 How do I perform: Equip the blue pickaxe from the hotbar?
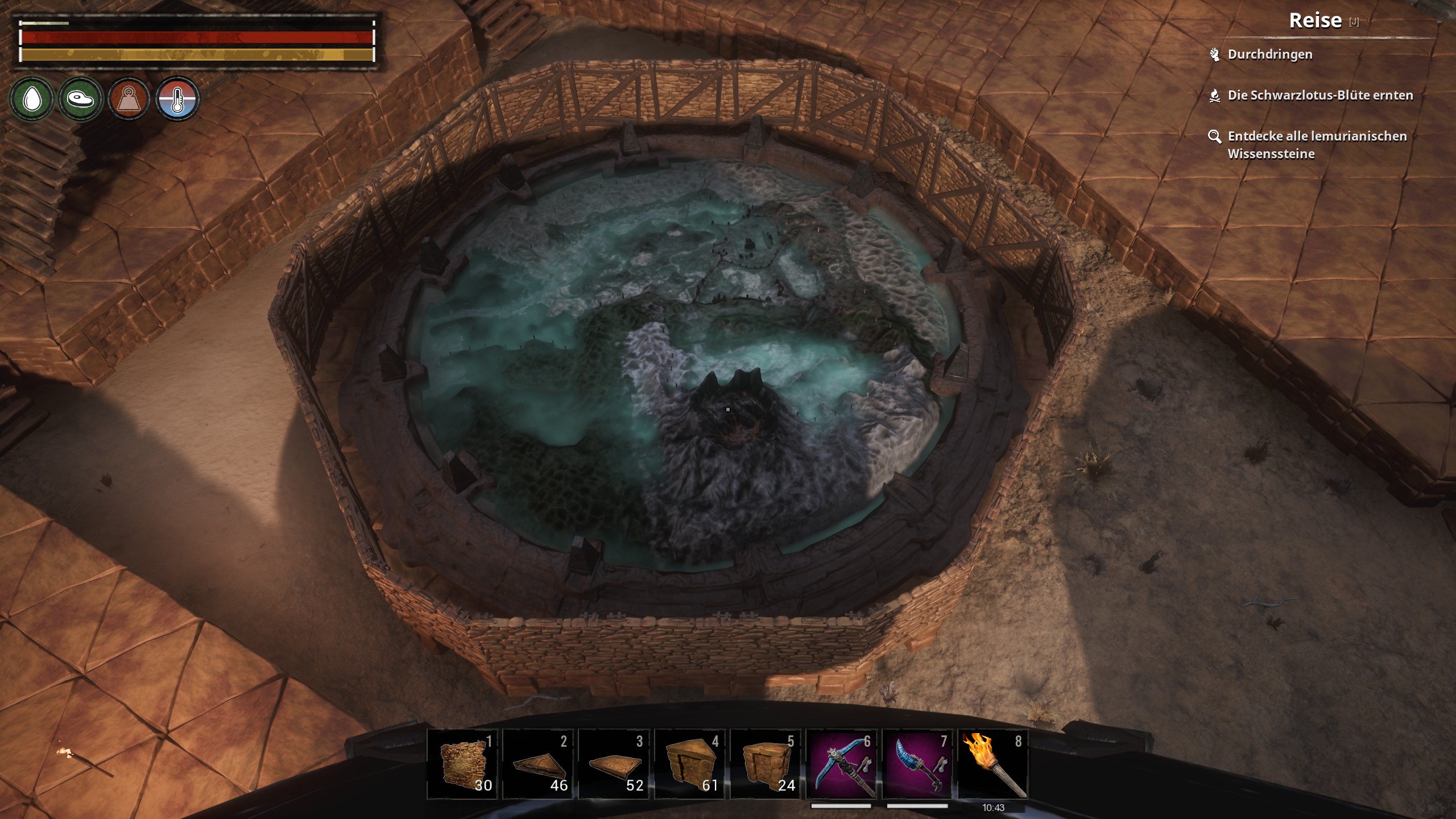[842, 764]
